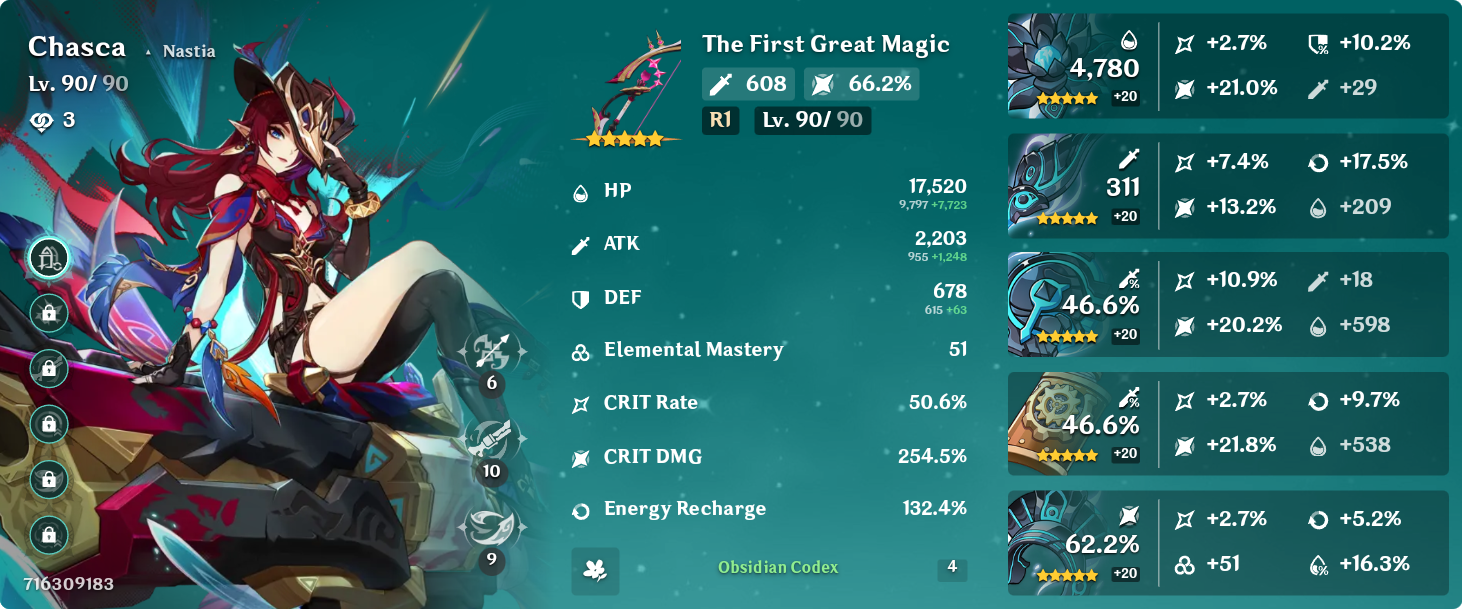Choose the elemental burst talent icon at level 9
This screenshot has height=609, width=1462.
(x=490, y=528)
